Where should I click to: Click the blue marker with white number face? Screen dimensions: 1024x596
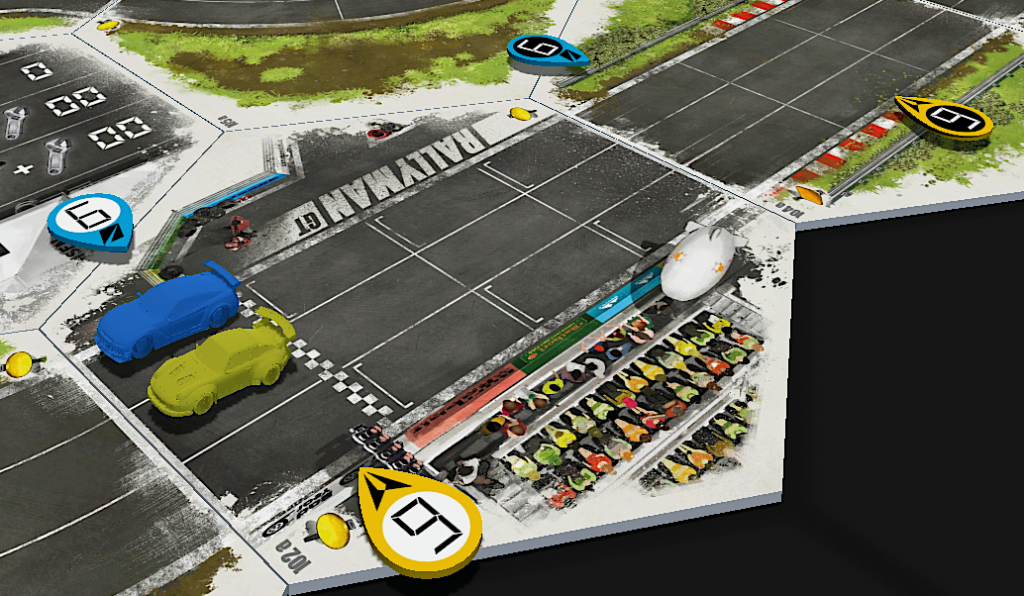tap(89, 219)
